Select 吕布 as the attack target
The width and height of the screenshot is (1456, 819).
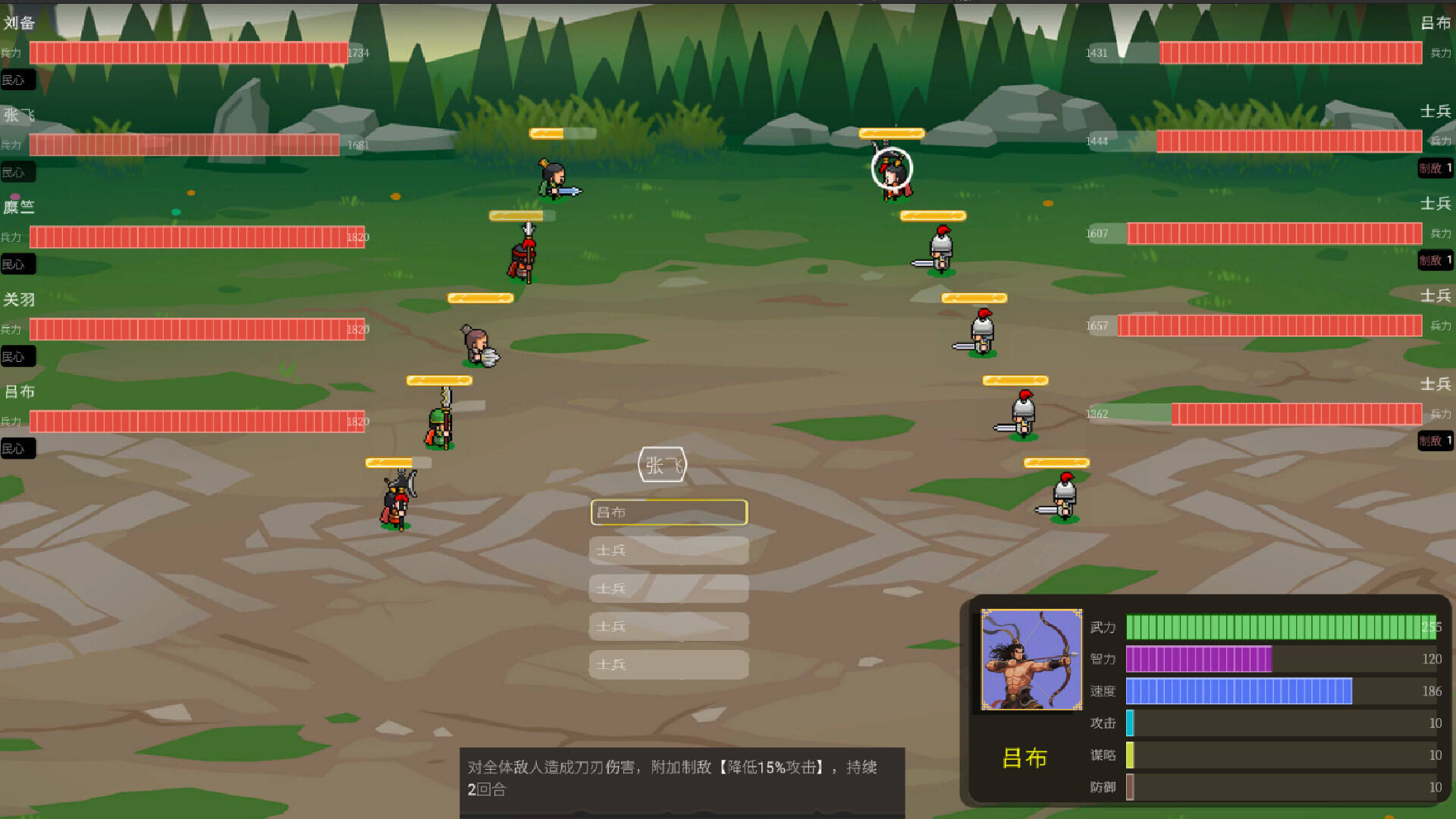668,513
